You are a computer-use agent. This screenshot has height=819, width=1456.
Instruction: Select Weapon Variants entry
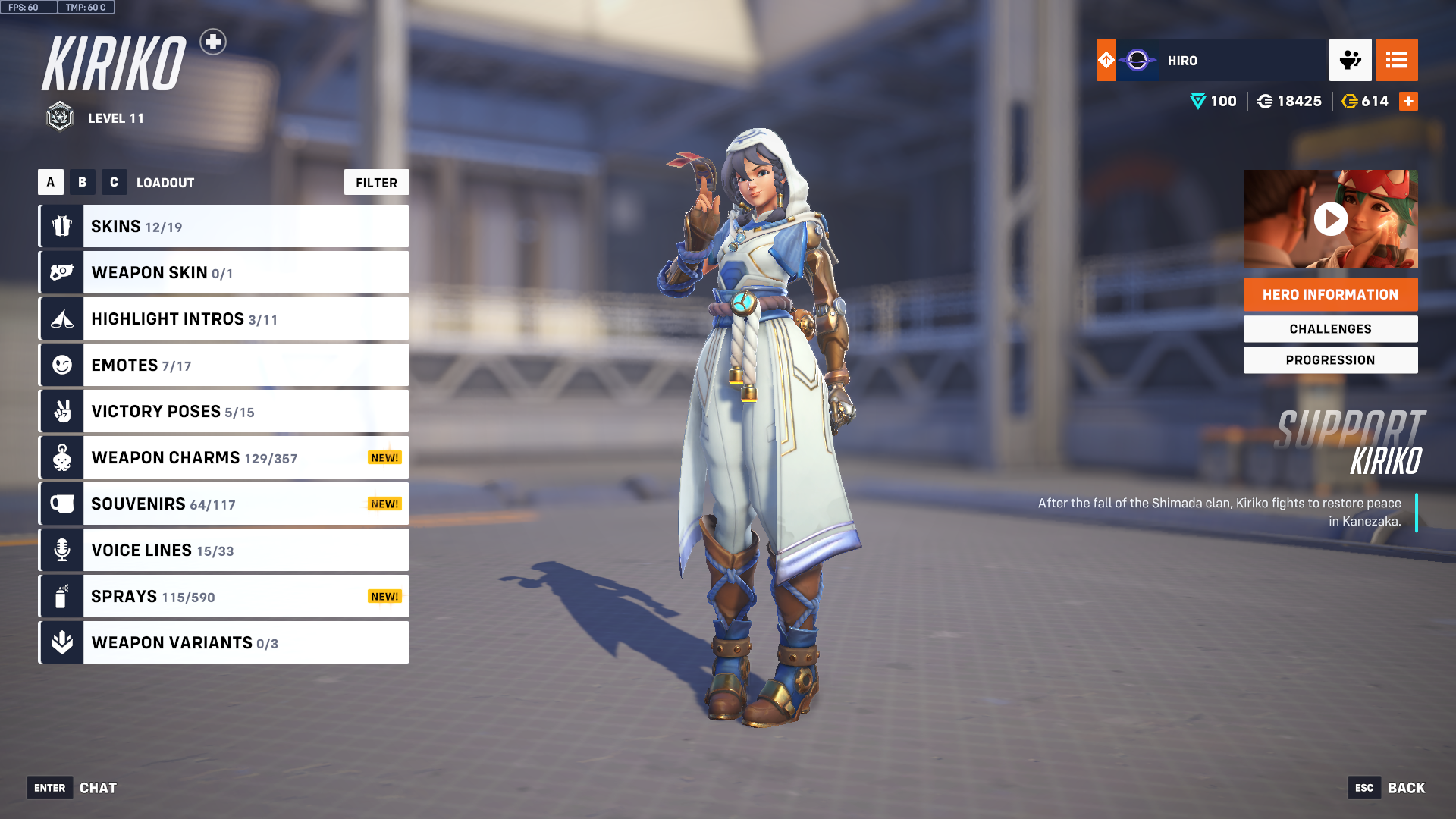224,642
